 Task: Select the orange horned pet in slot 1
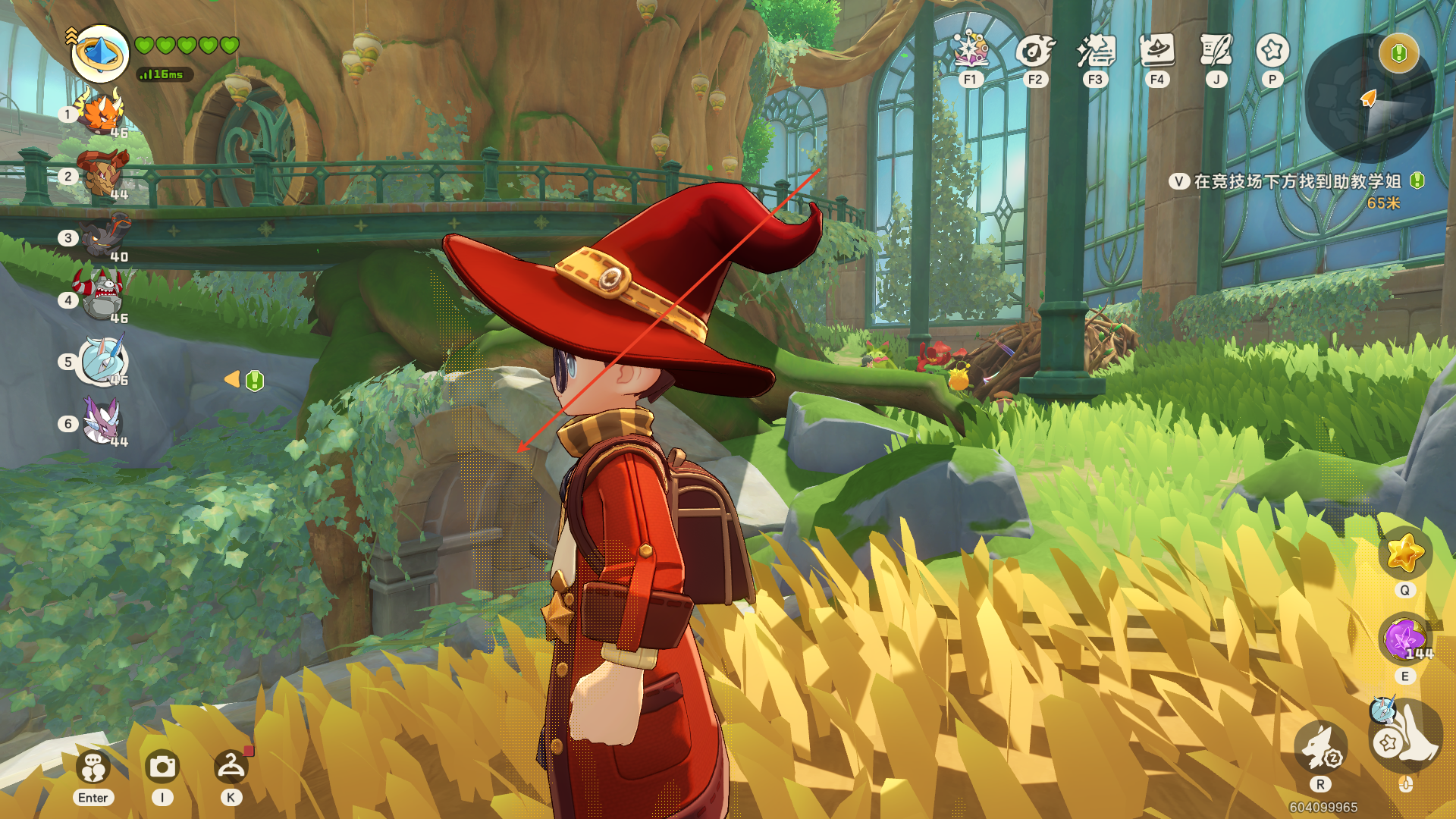click(101, 113)
